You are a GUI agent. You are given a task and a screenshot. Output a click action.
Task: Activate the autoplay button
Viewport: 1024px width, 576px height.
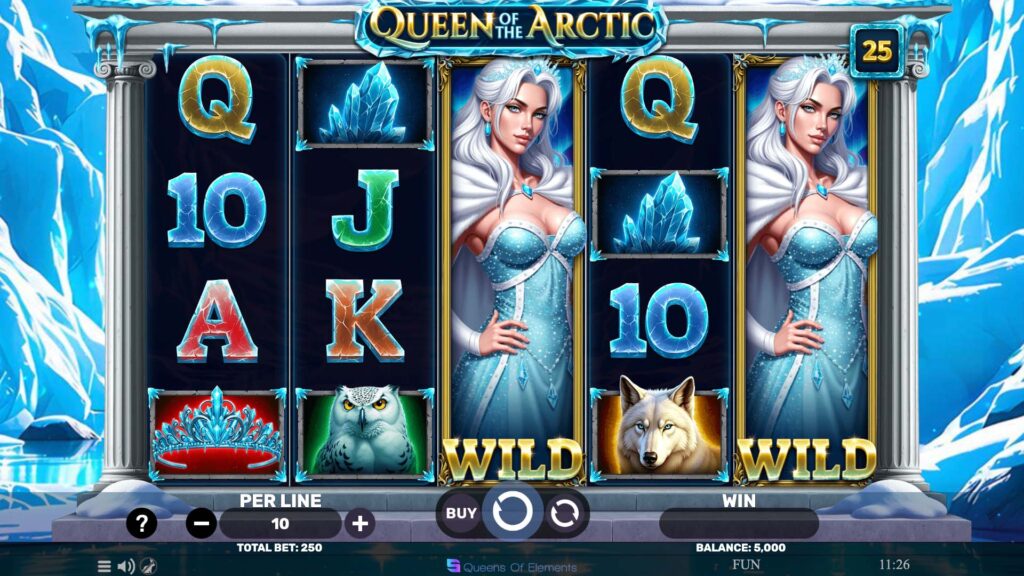click(x=565, y=513)
